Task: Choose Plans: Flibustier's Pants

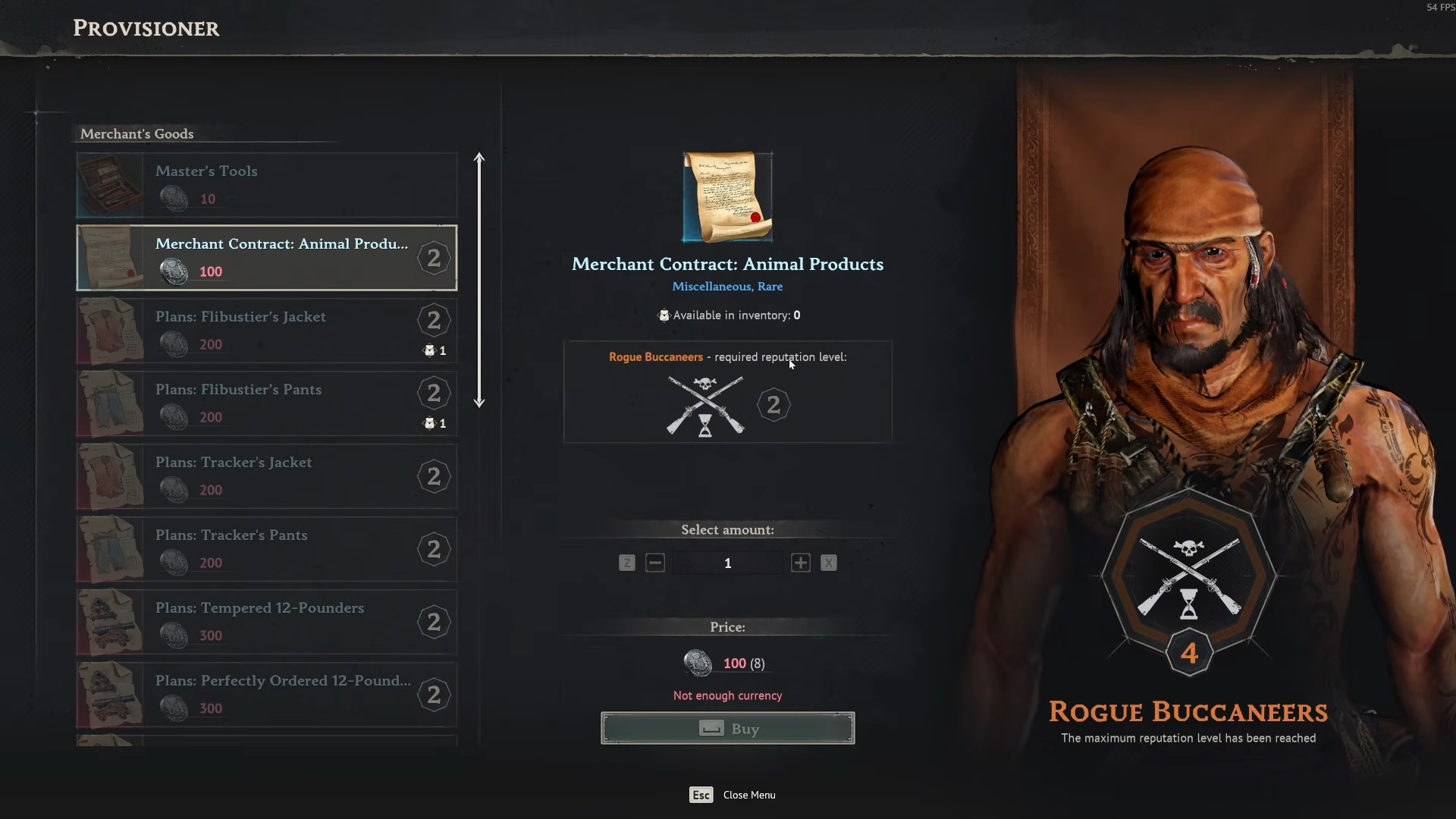Action: point(266,403)
